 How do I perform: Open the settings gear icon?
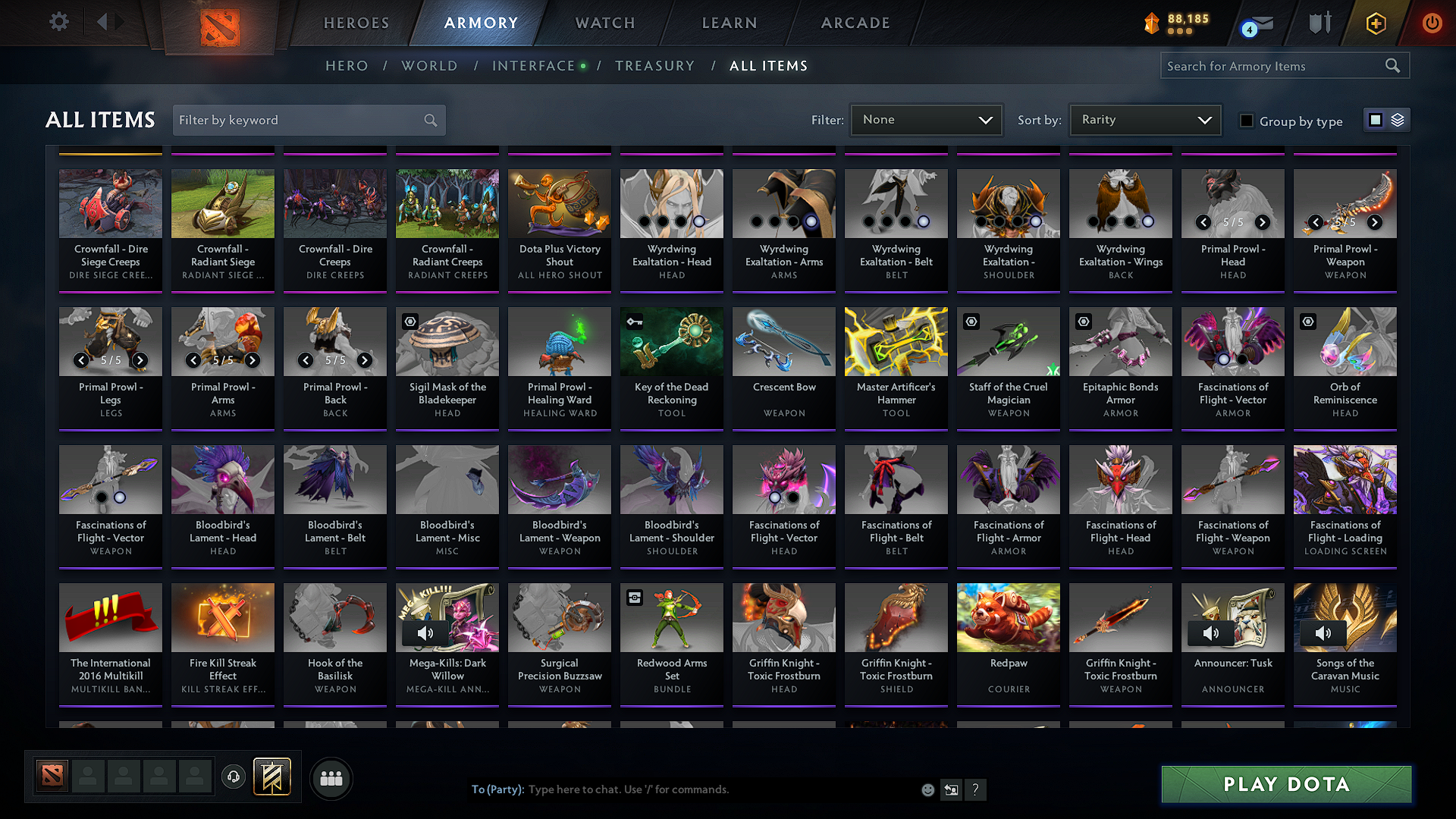tap(58, 22)
